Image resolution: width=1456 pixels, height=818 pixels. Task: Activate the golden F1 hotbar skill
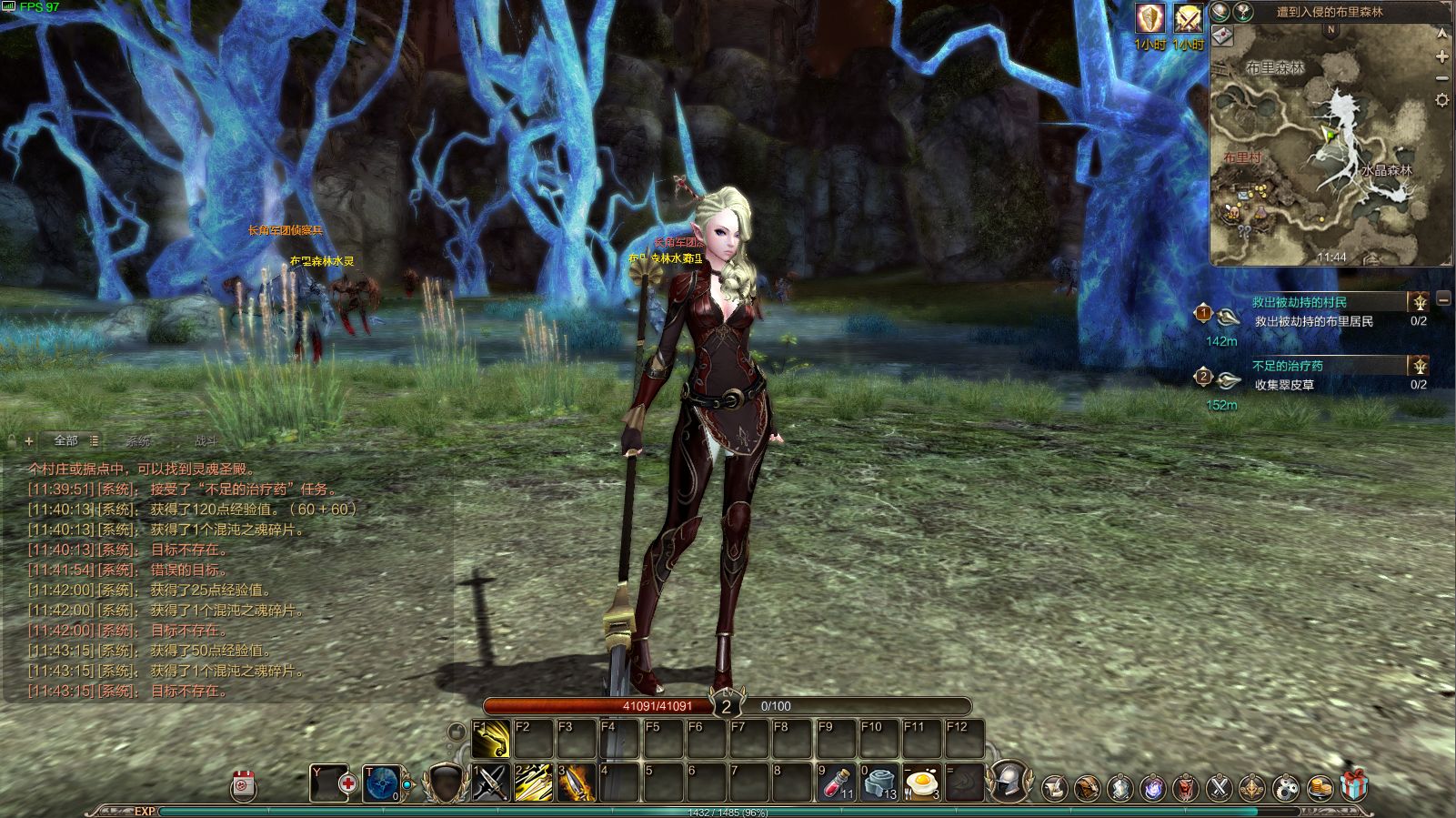coord(491,740)
